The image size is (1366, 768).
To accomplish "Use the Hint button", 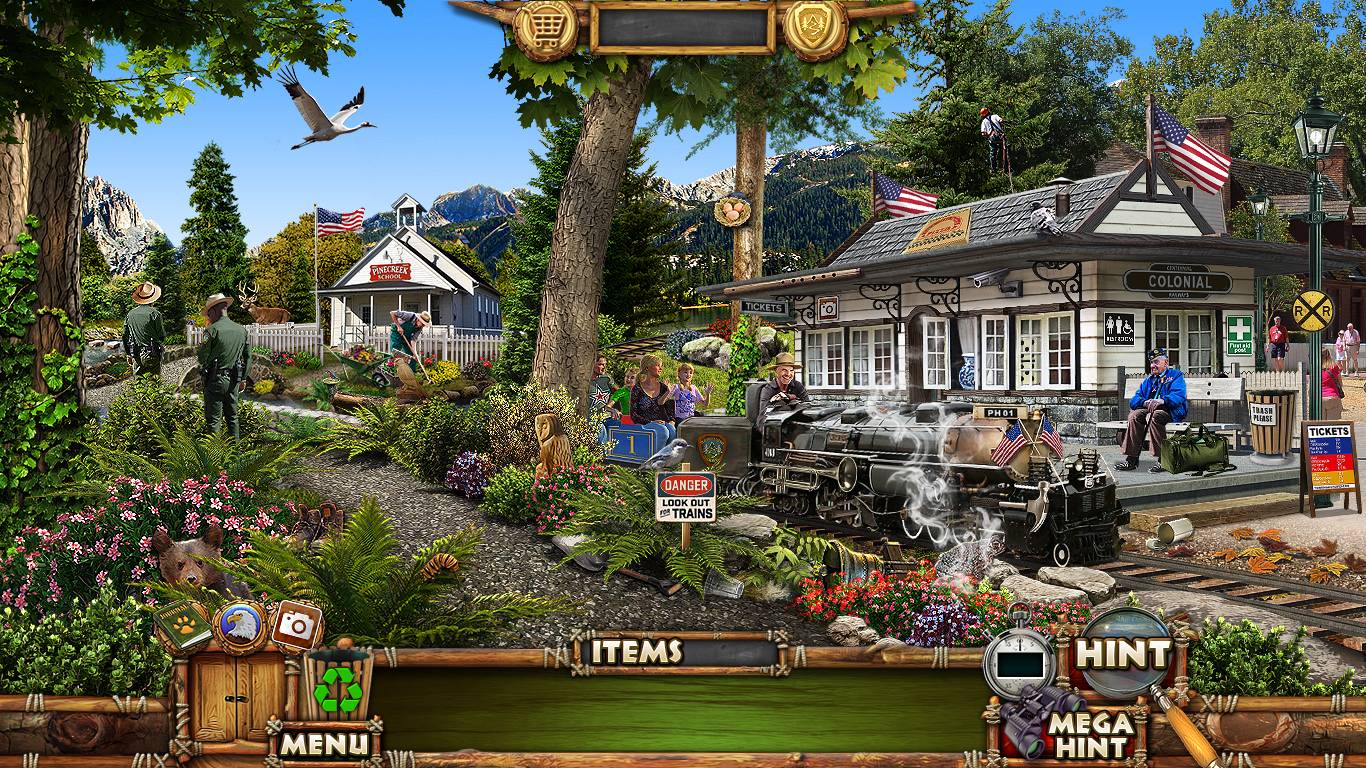I will [1122, 653].
